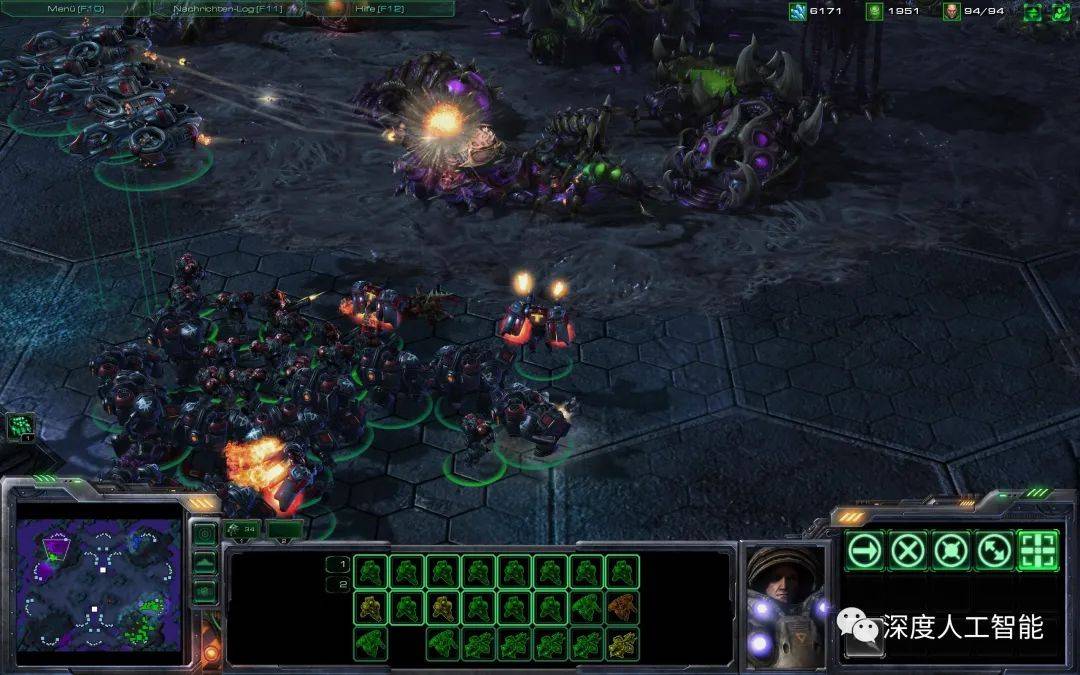Viewport: 1080px width, 675px height.
Task: Select control group with 34 units
Action: 243,529
